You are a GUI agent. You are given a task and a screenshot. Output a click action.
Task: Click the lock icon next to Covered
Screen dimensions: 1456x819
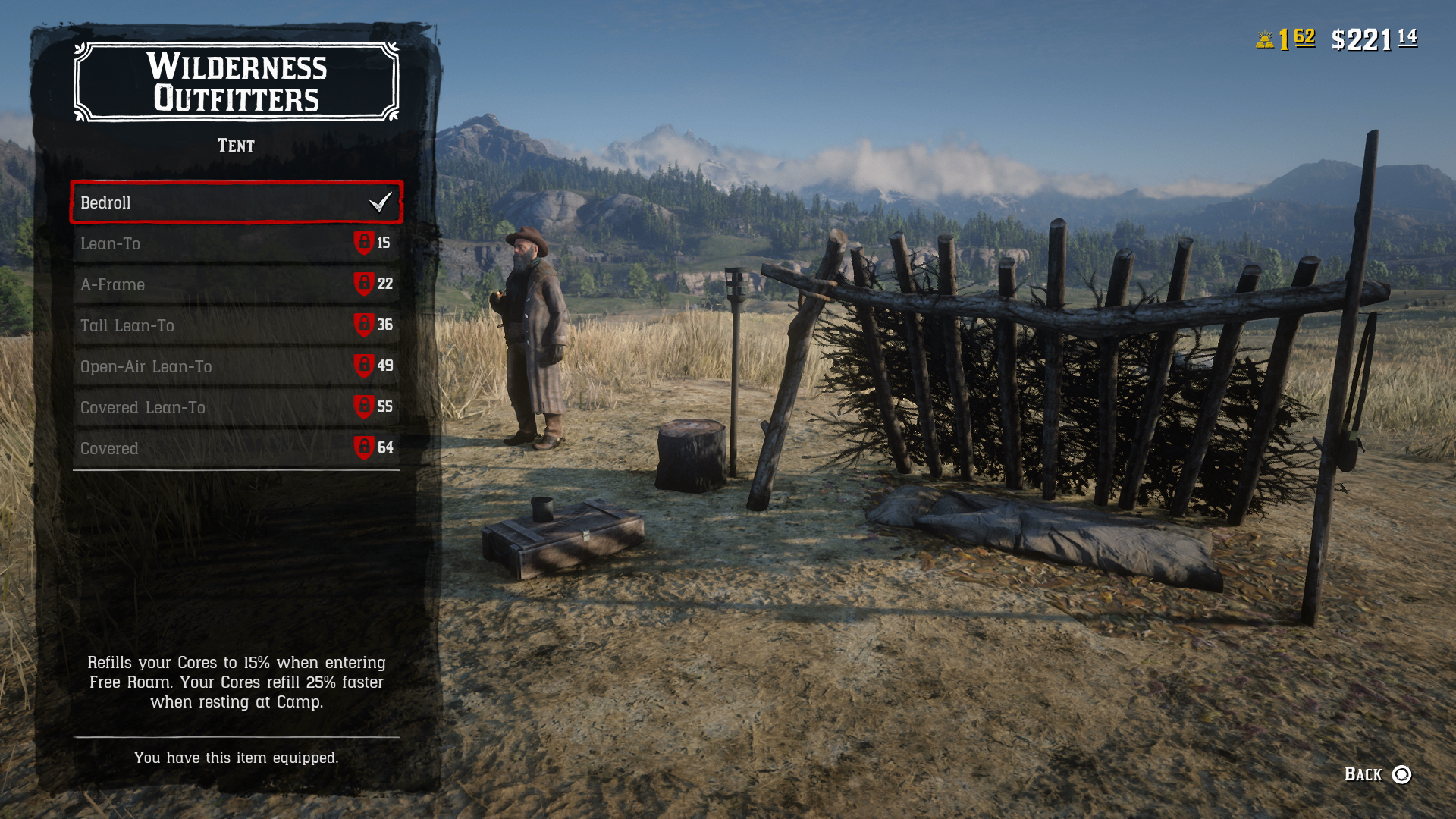tap(364, 448)
